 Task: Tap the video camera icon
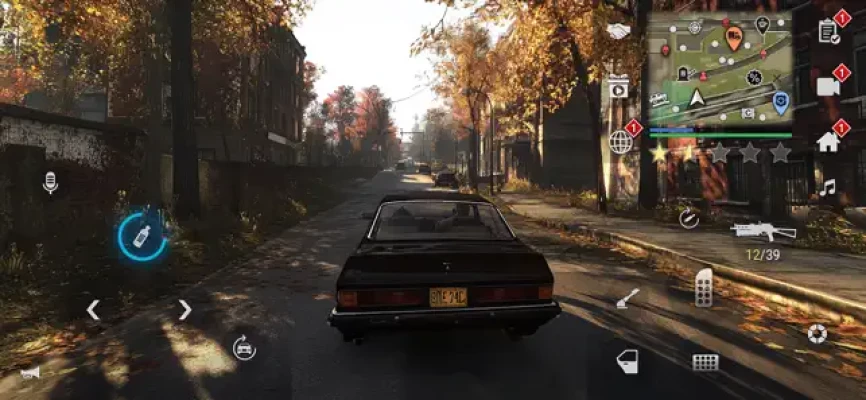pos(828,86)
